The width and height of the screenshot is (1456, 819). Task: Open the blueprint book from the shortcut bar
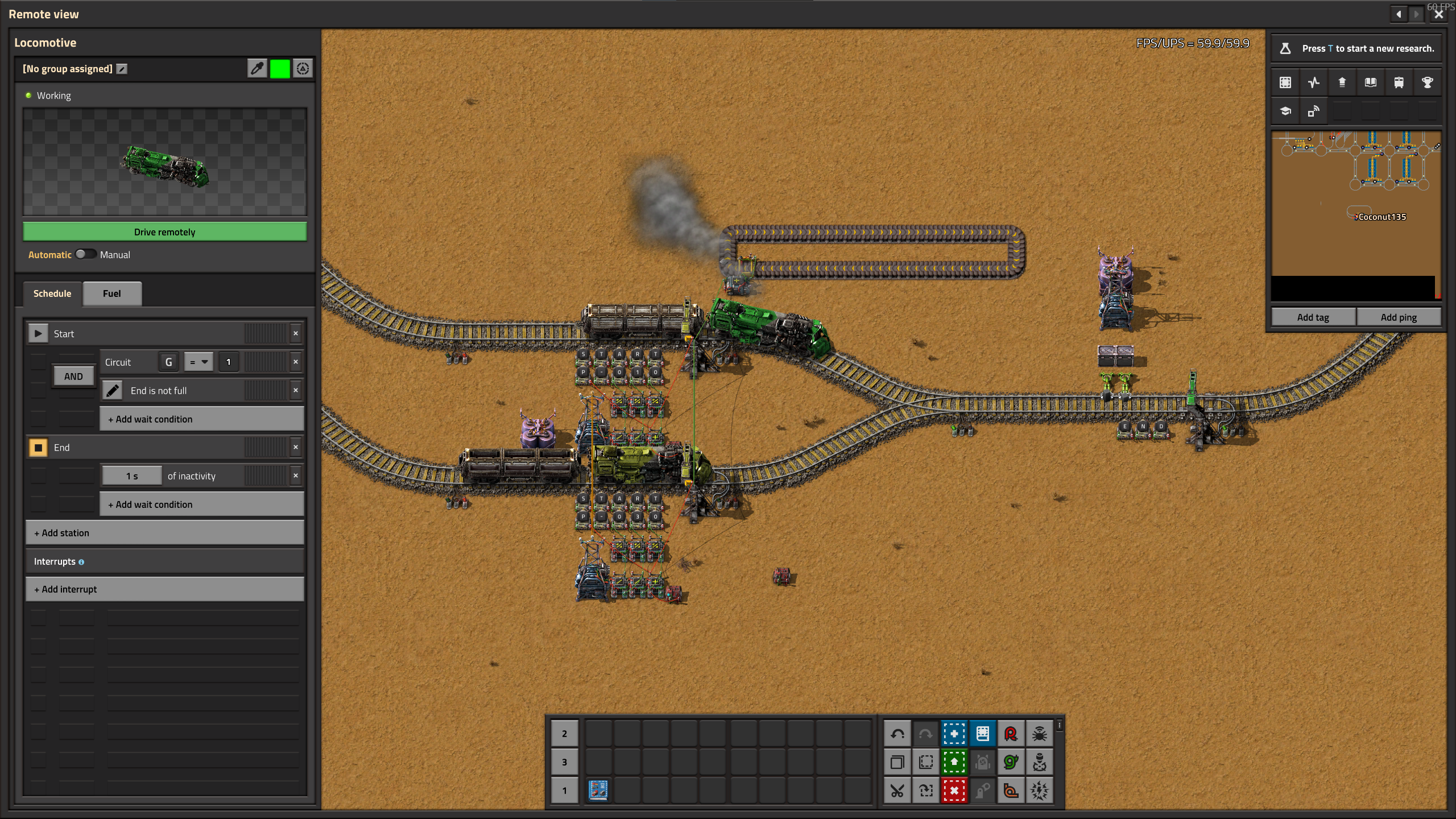click(x=982, y=733)
